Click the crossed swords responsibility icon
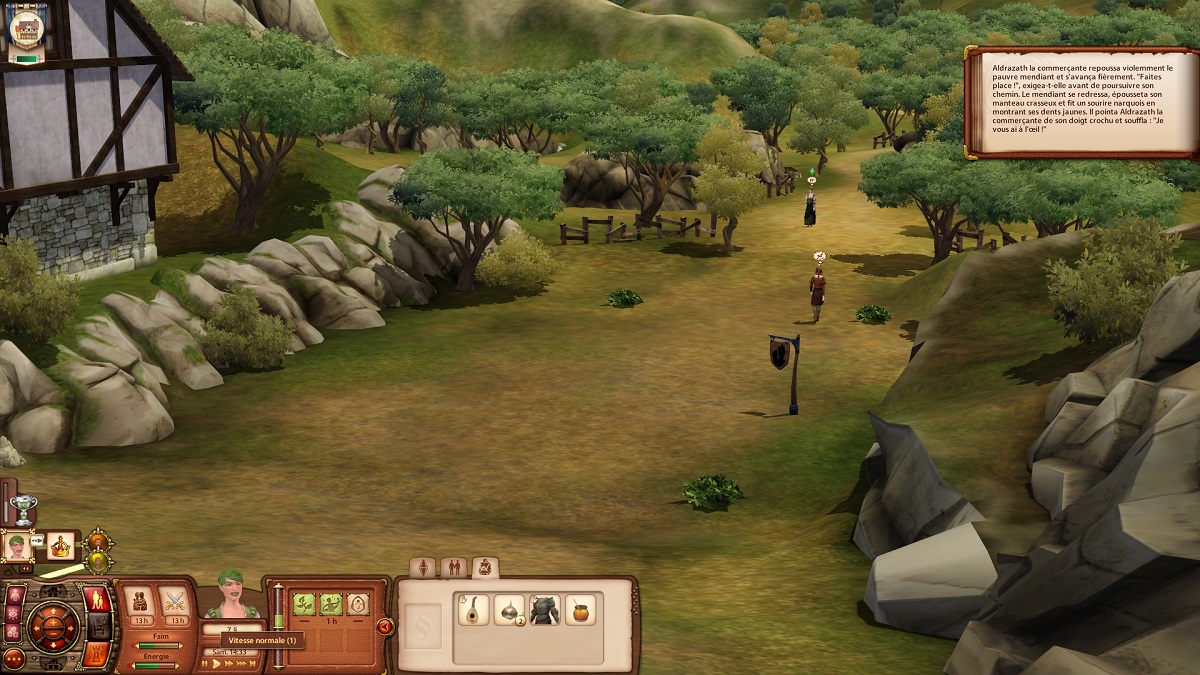The image size is (1200, 675). [x=175, y=600]
